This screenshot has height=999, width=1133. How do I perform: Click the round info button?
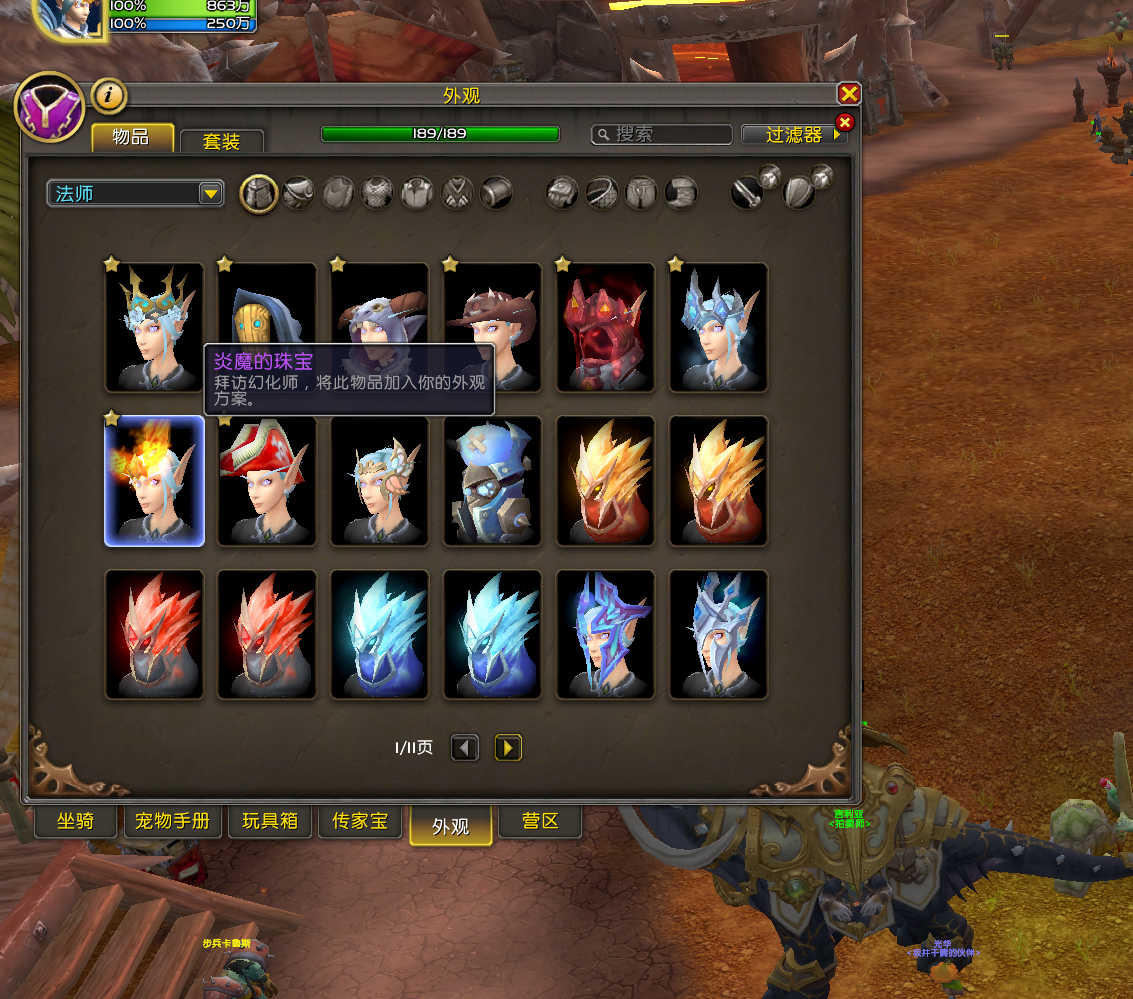click(x=109, y=96)
